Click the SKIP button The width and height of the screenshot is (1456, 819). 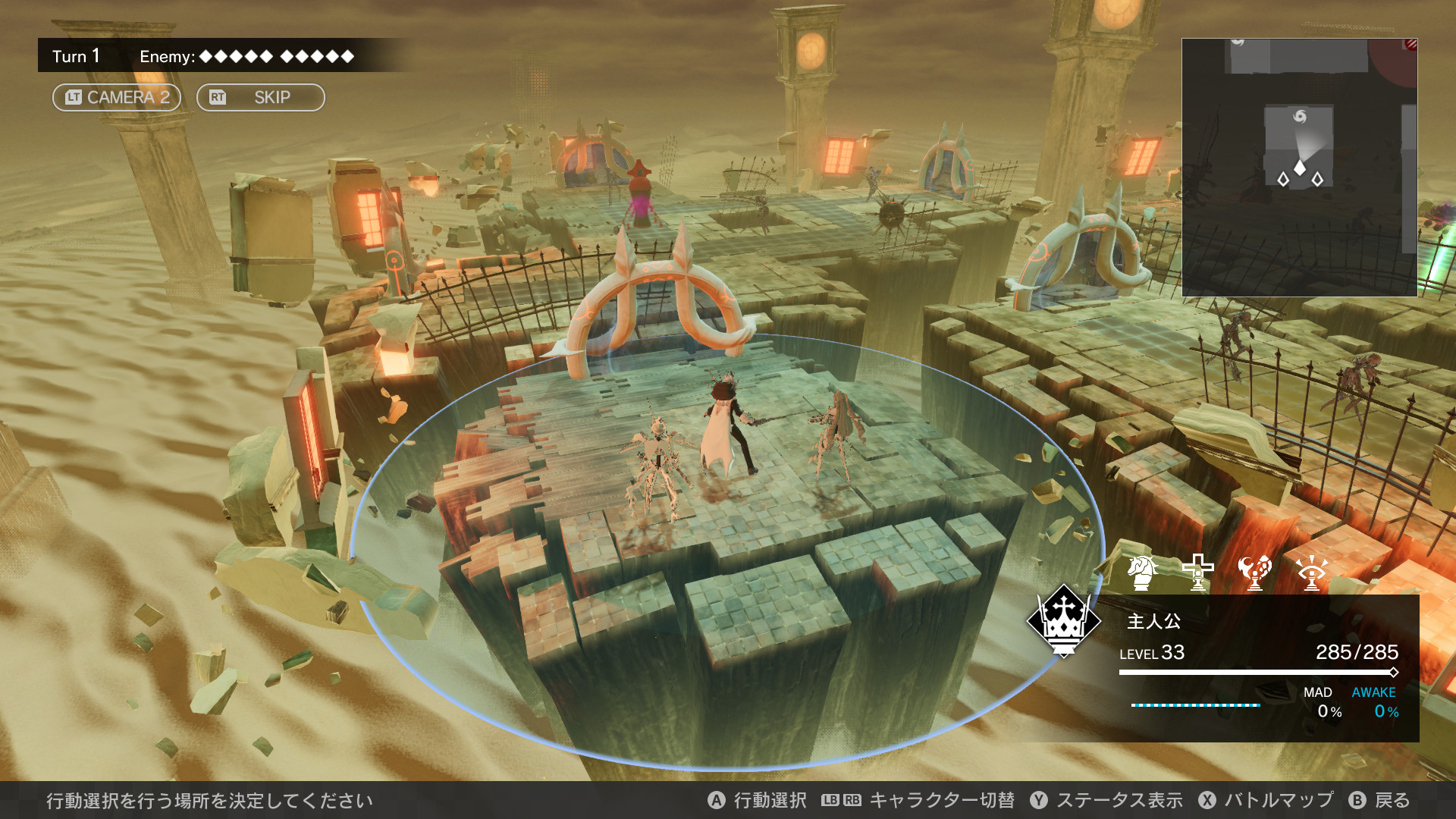tap(260, 97)
